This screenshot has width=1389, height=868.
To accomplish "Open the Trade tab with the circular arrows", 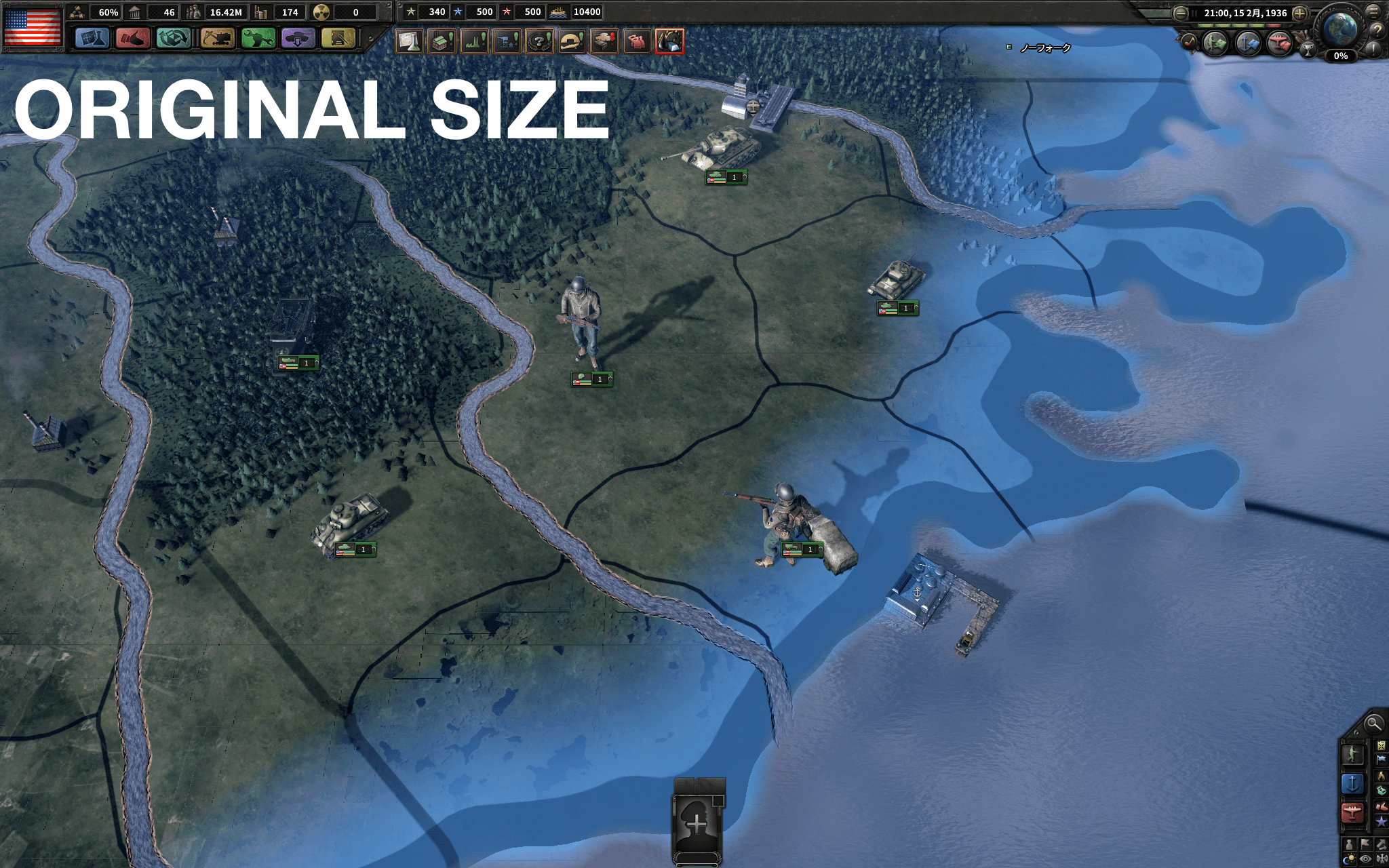I will 173,38.
